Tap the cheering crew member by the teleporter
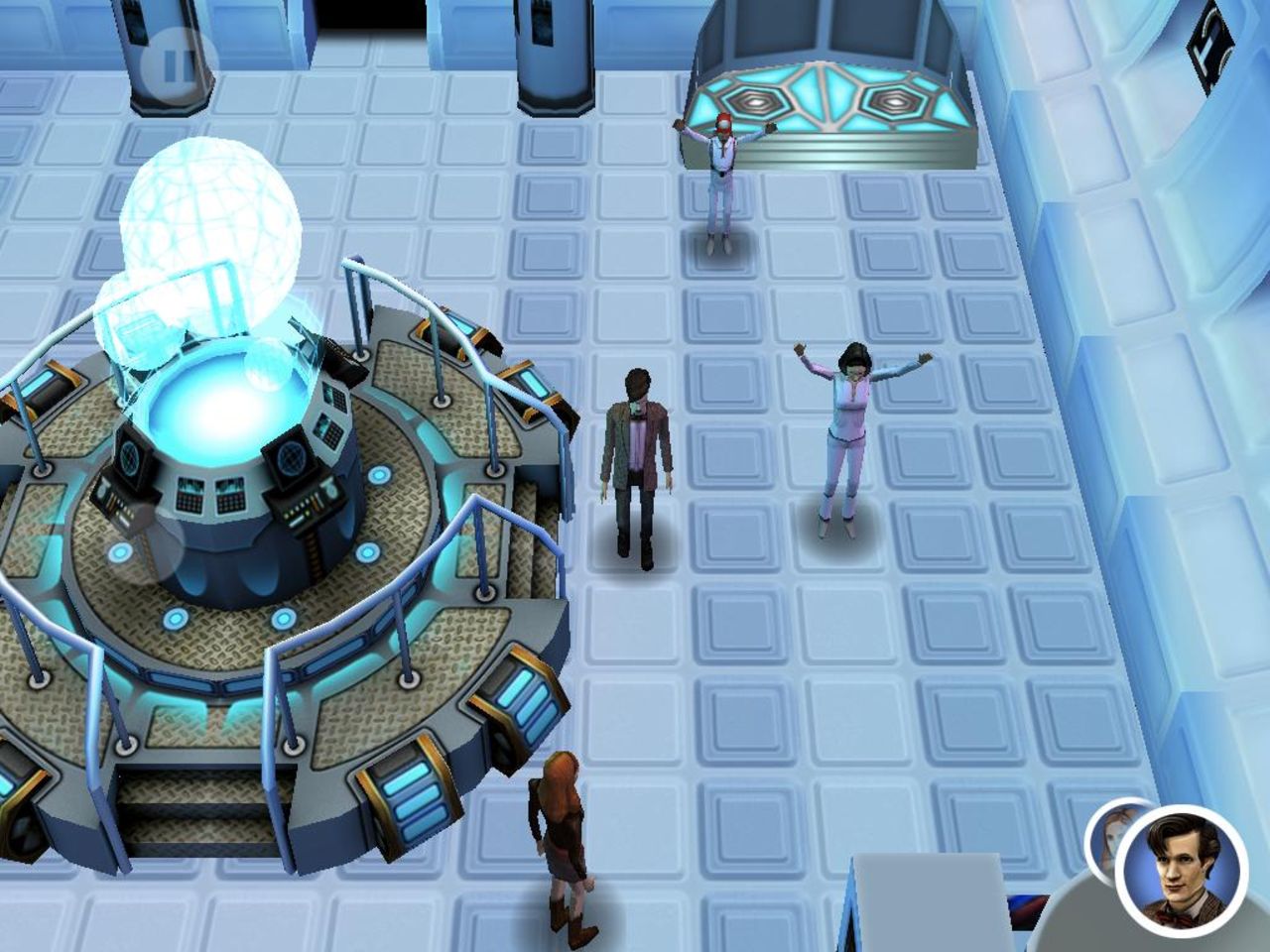Image resolution: width=1270 pixels, height=952 pixels. pos(721,178)
